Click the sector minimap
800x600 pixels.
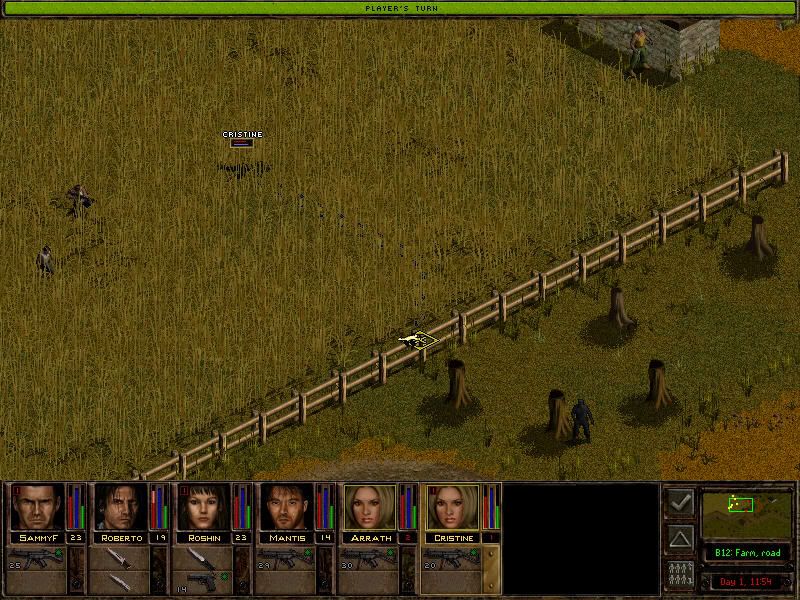click(x=746, y=512)
